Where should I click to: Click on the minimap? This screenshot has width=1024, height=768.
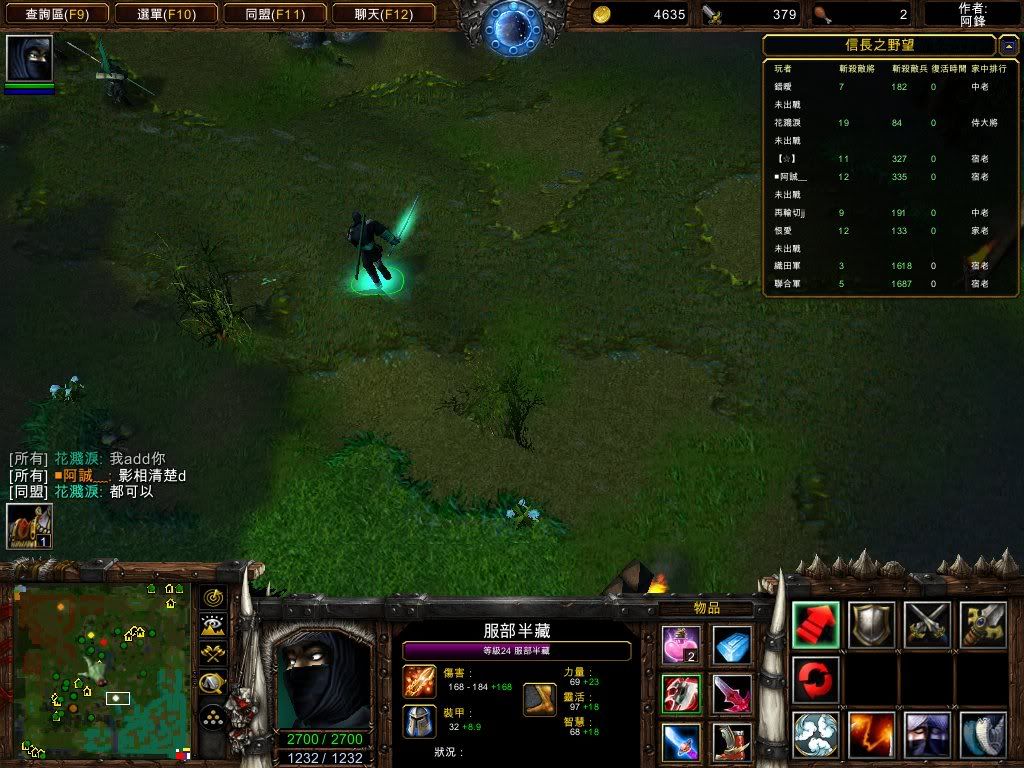(100, 670)
